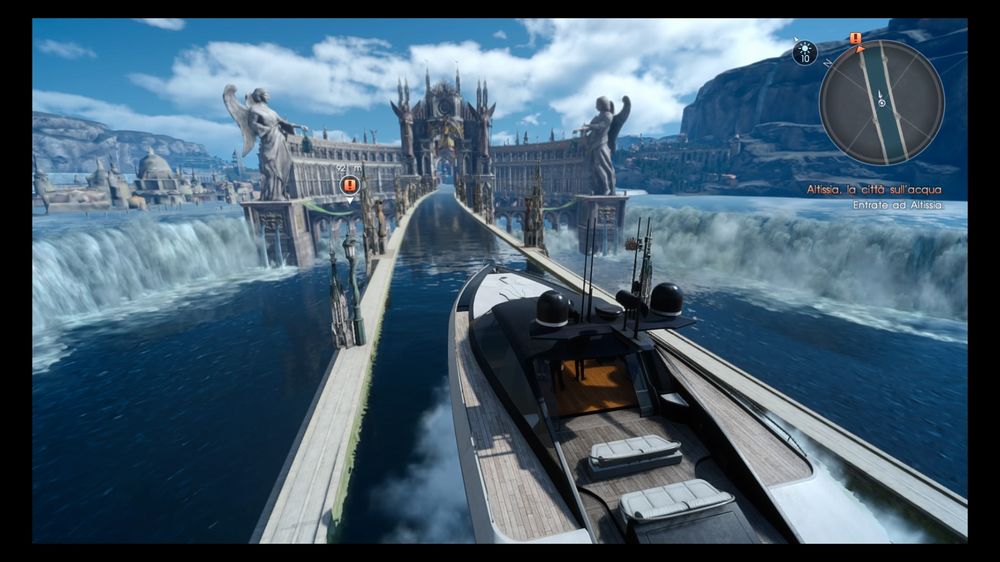The width and height of the screenshot is (1000, 562).
Task: Open the circular minimap
Action: 881,102
